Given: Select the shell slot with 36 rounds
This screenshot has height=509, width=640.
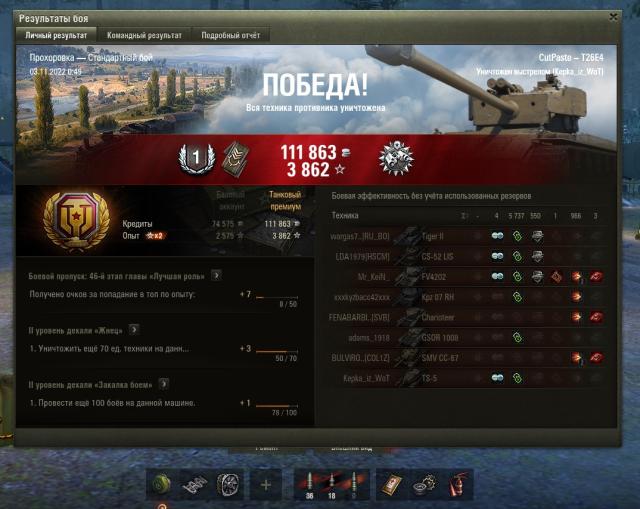Looking at the screenshot, I should 309,485.
